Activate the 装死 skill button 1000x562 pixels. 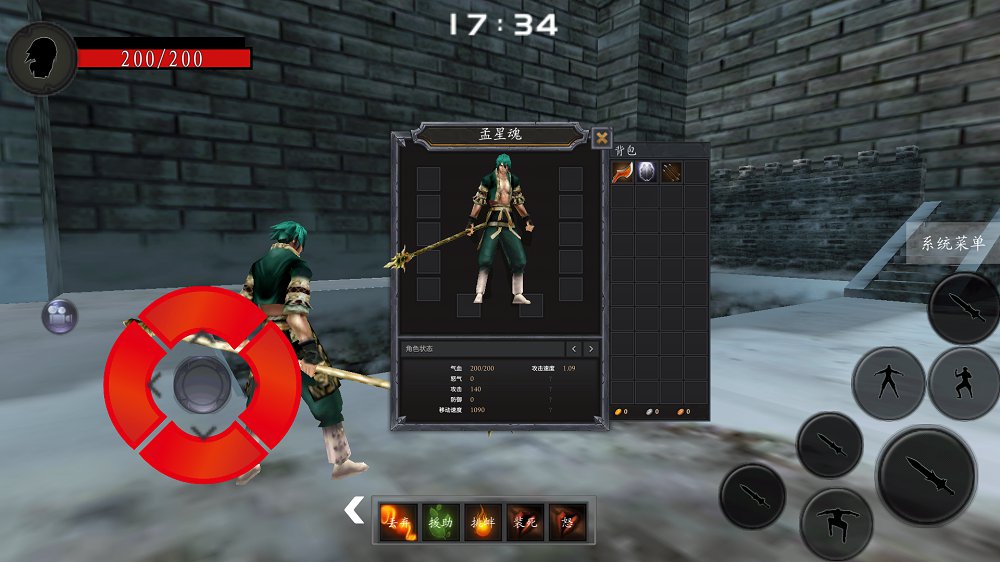pyautogui.click(x=526, y=522)
